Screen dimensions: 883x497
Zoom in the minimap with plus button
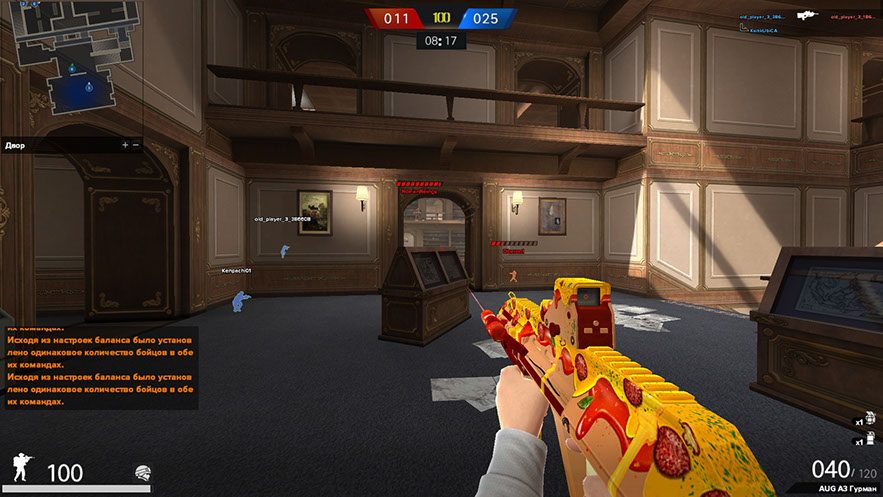click(x=125, y=145)
